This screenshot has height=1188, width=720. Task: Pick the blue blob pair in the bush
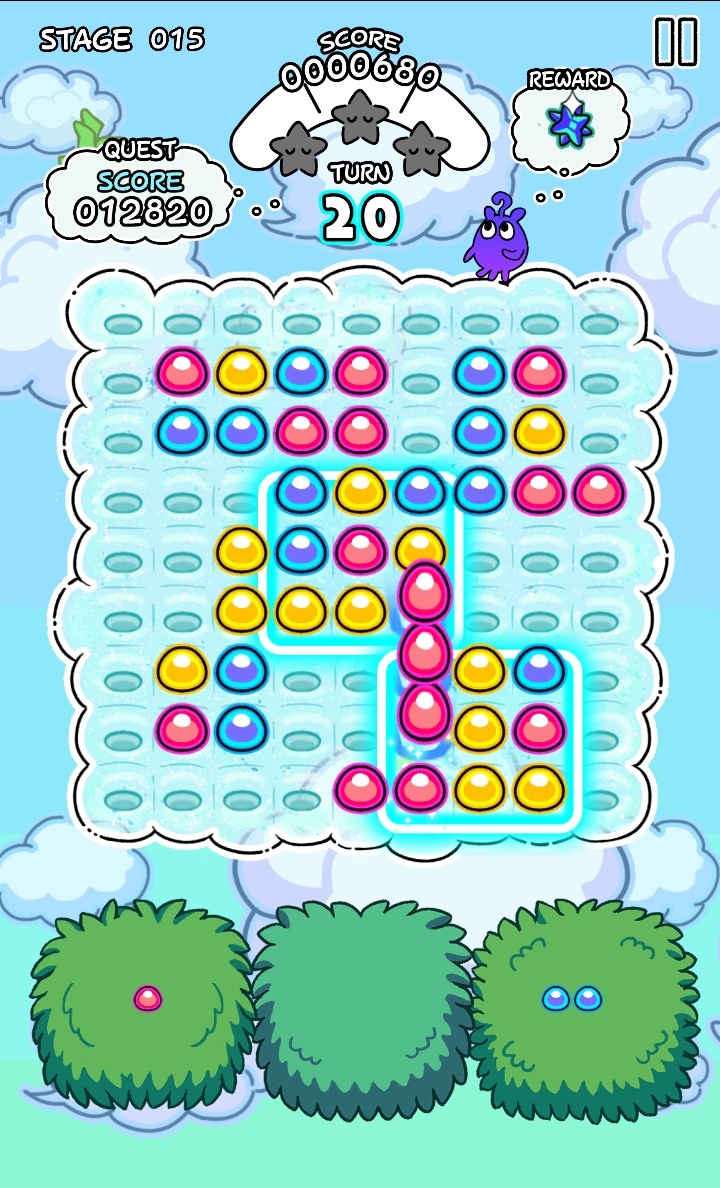point(572,997)
